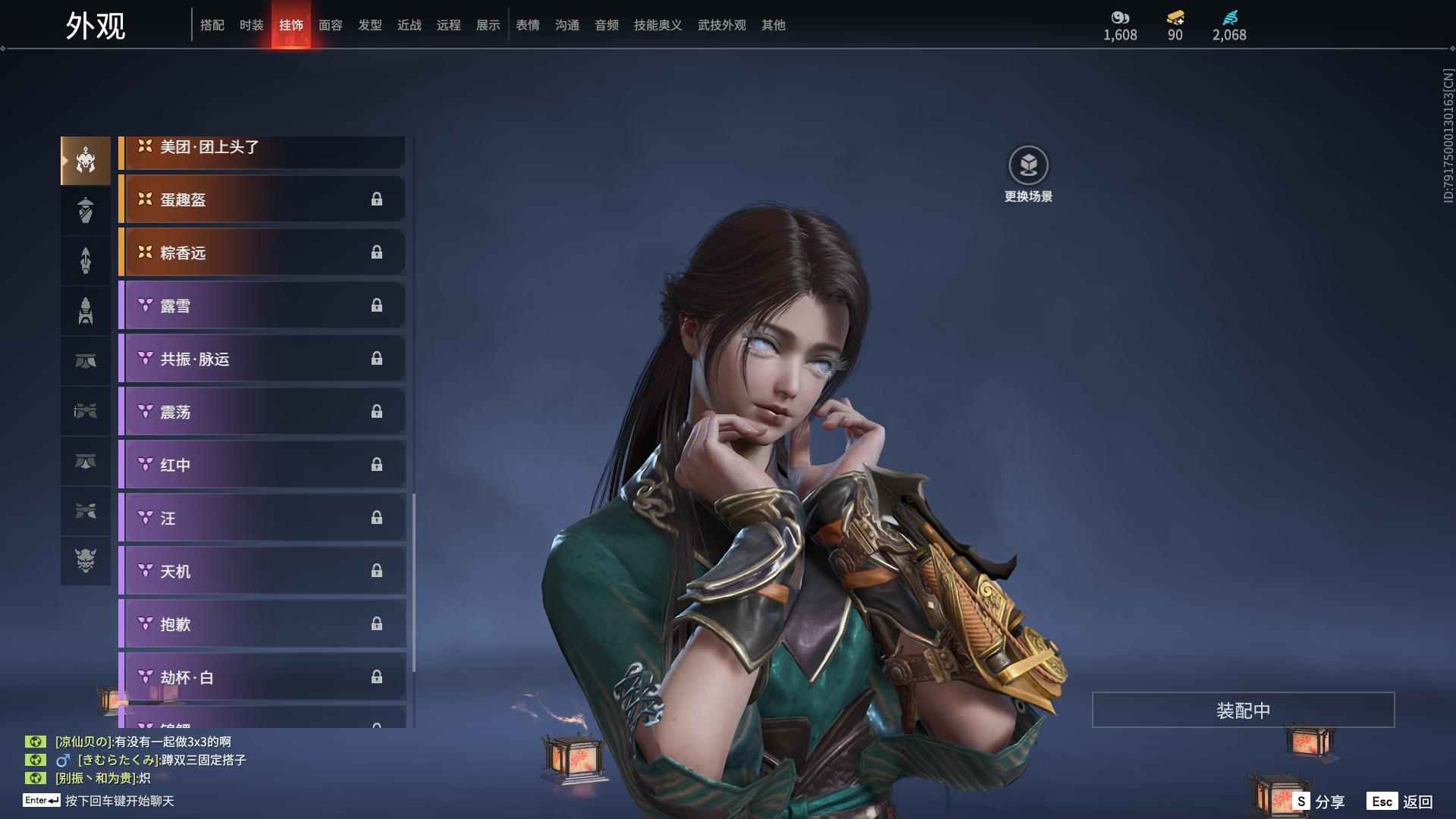Open the chat input box
Screen dimensions: 1456x819
click(119, 801)
